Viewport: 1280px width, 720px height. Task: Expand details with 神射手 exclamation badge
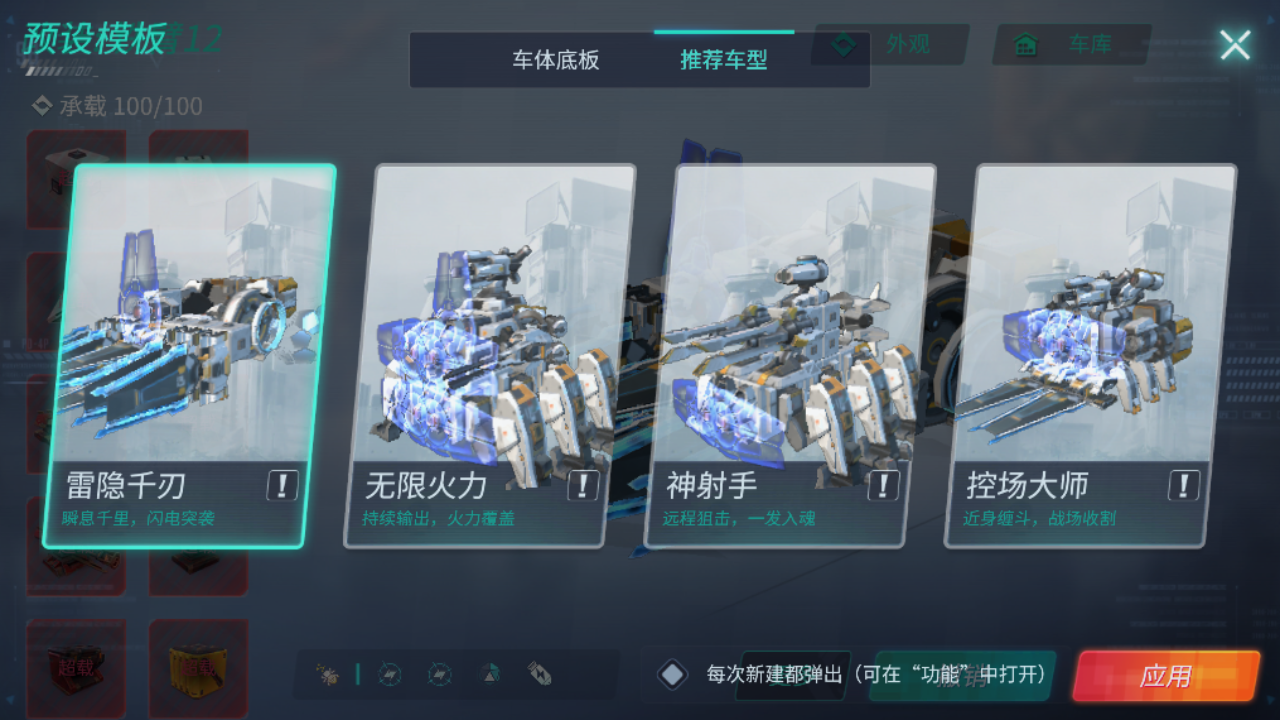click(x=883, y=486)
